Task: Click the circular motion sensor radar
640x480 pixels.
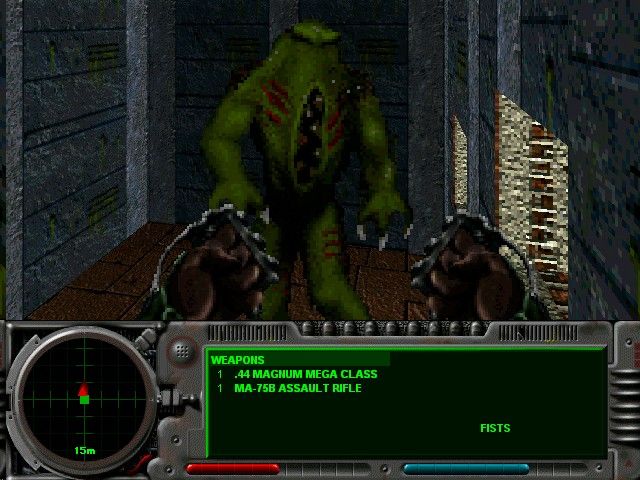Action: click(84, 396)
